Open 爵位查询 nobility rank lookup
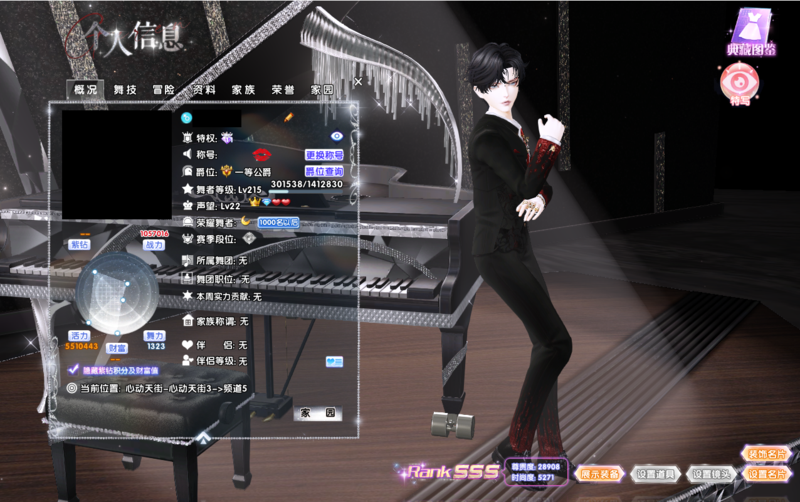This screenshot has height=502, width=800. click(x=324, y=171)
